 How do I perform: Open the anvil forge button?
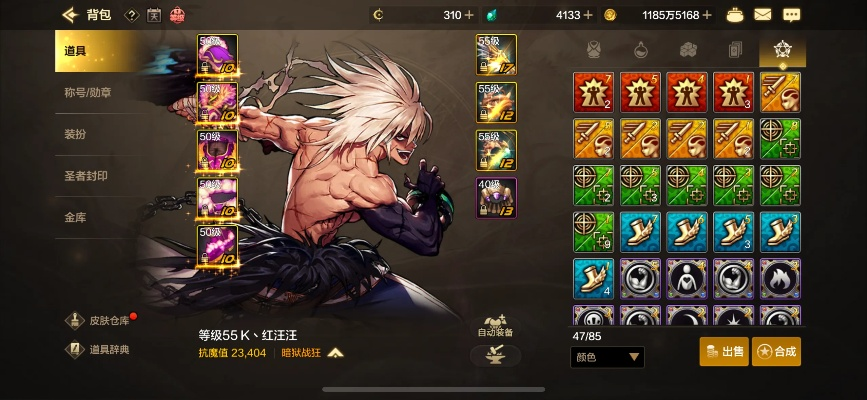tap(495, 355)
